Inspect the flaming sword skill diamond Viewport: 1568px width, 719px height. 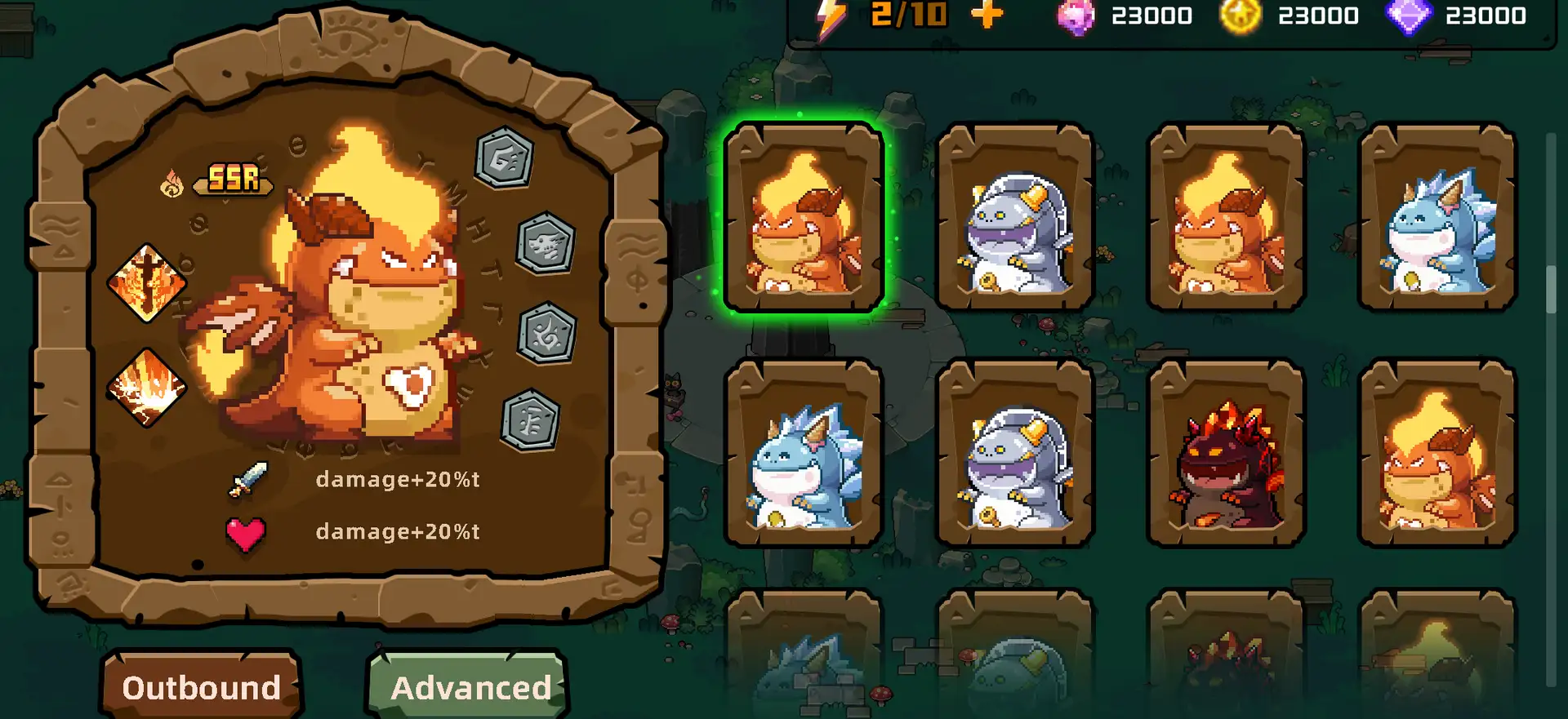pos(147,282)
